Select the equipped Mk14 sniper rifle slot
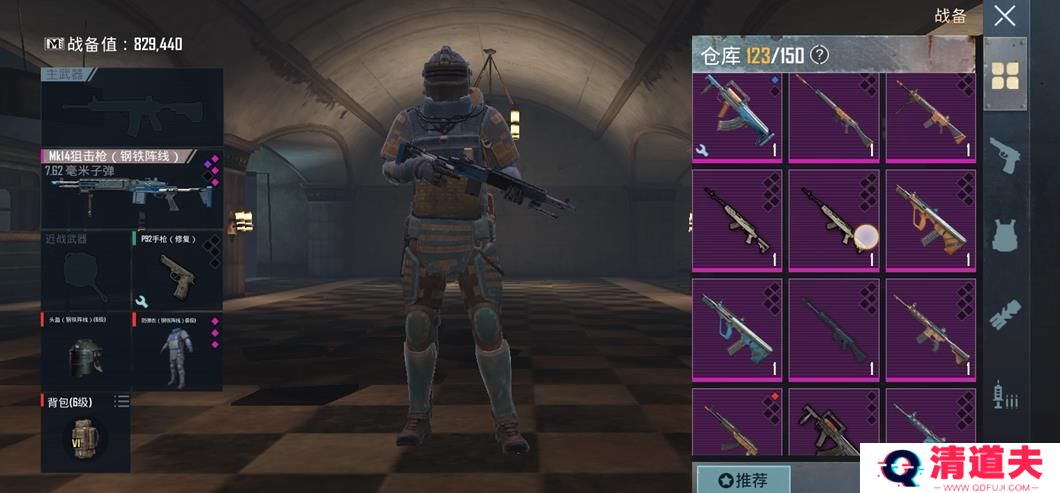The image size is (1060, 493). [132, 188]
